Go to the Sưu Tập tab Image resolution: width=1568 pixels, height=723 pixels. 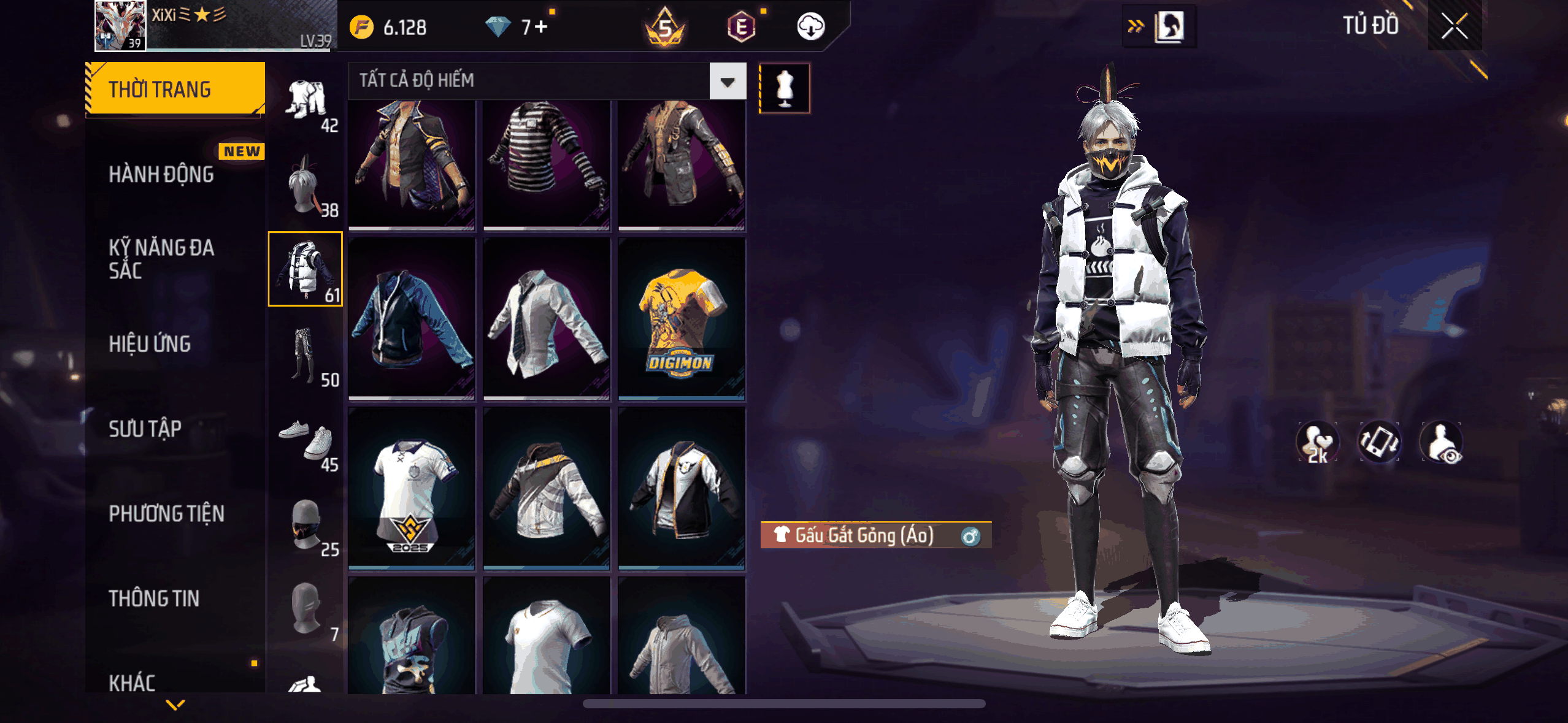pos(145,429)
